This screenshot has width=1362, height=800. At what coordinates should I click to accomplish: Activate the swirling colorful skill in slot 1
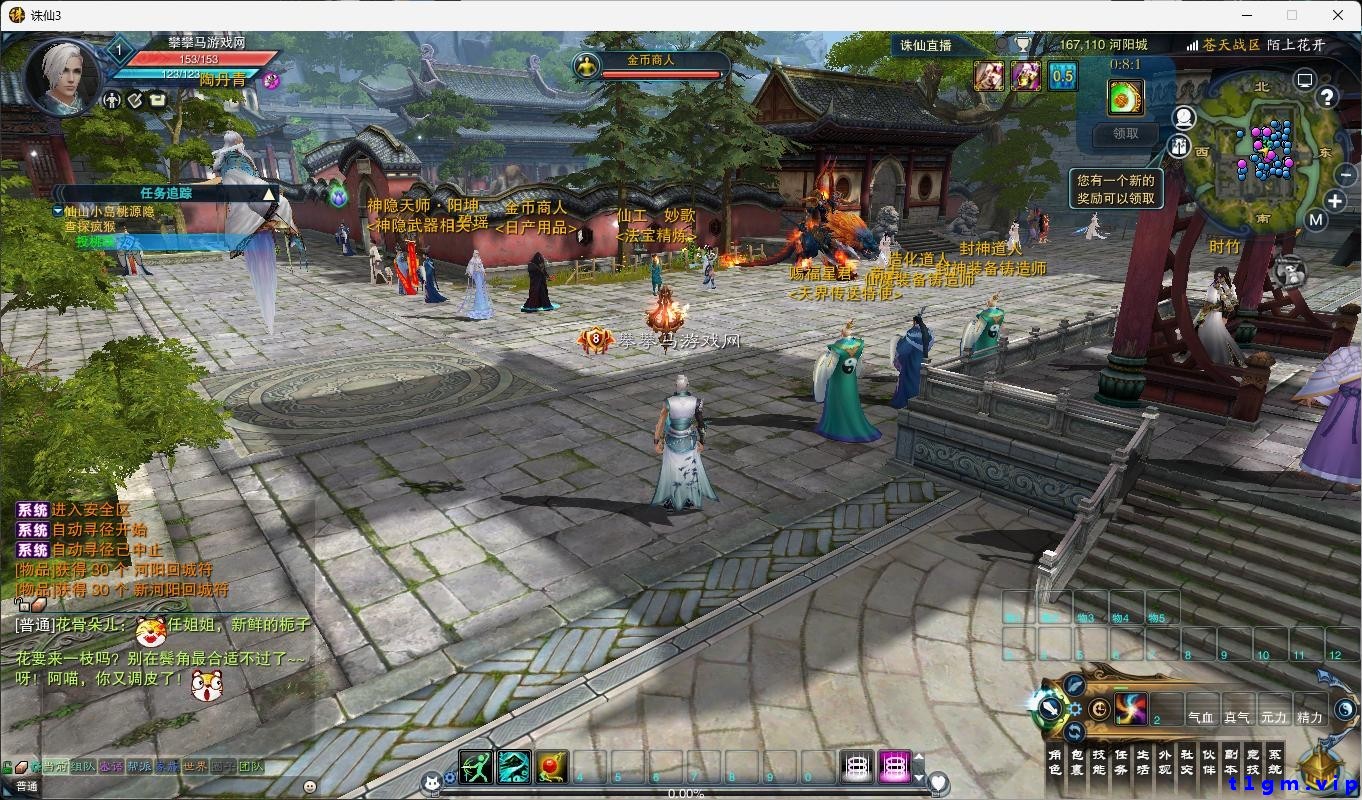pyautogui.click(x=1131, y=709)
